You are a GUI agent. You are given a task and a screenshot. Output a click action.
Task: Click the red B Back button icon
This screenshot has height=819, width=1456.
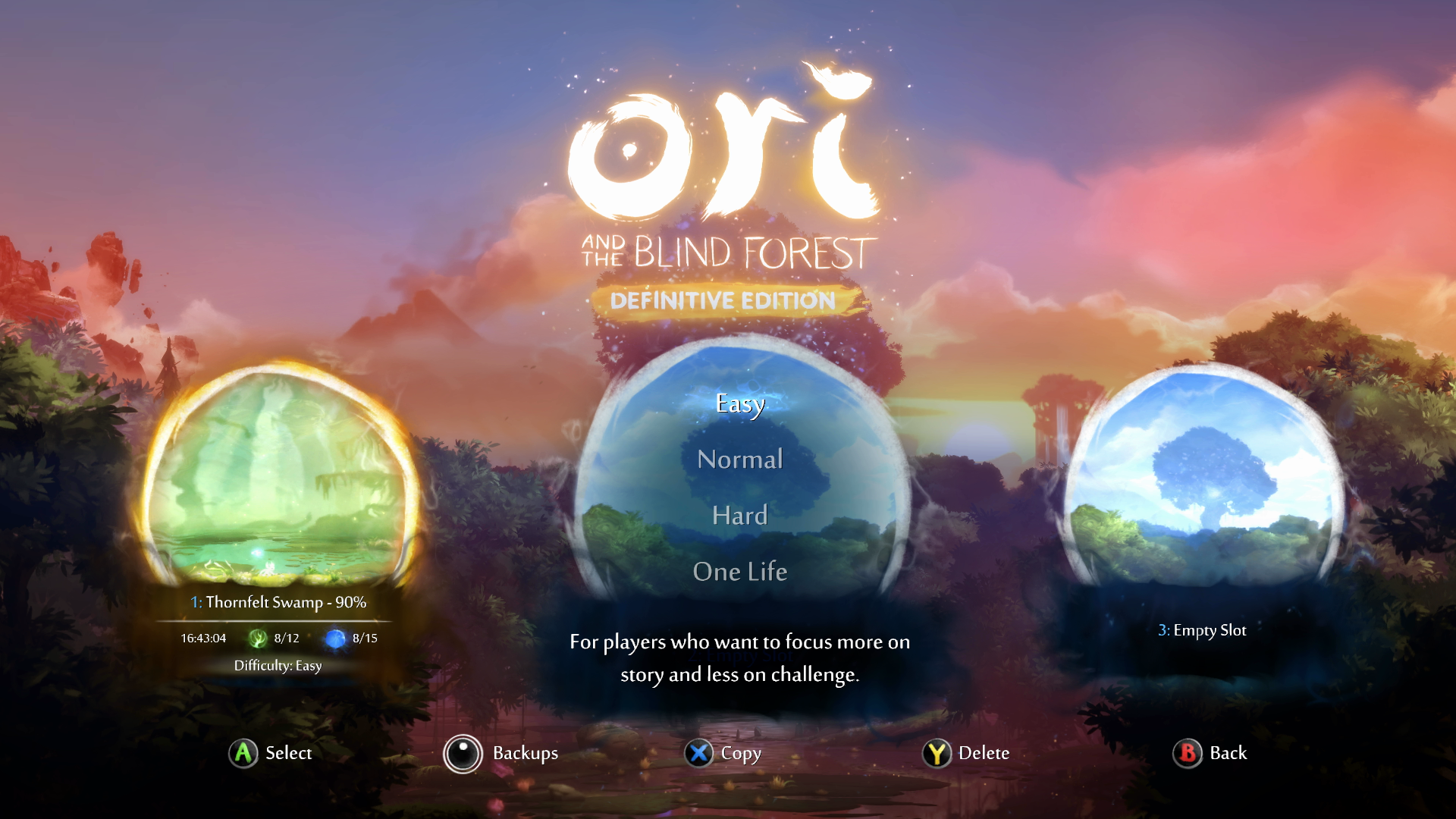pos(1188,754)
